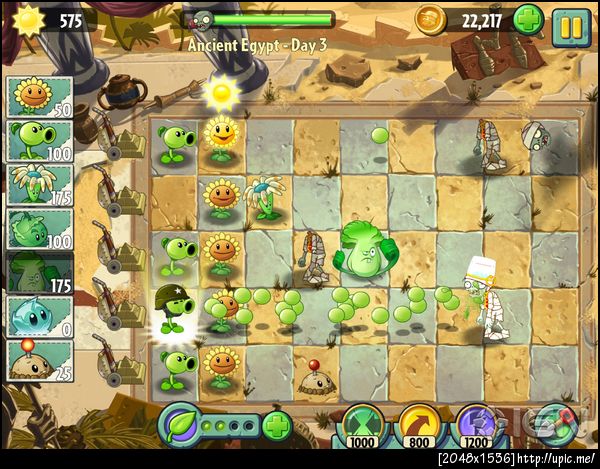Pause the game with the green button
Screen dimensions: 600x469
pos(571,21)
